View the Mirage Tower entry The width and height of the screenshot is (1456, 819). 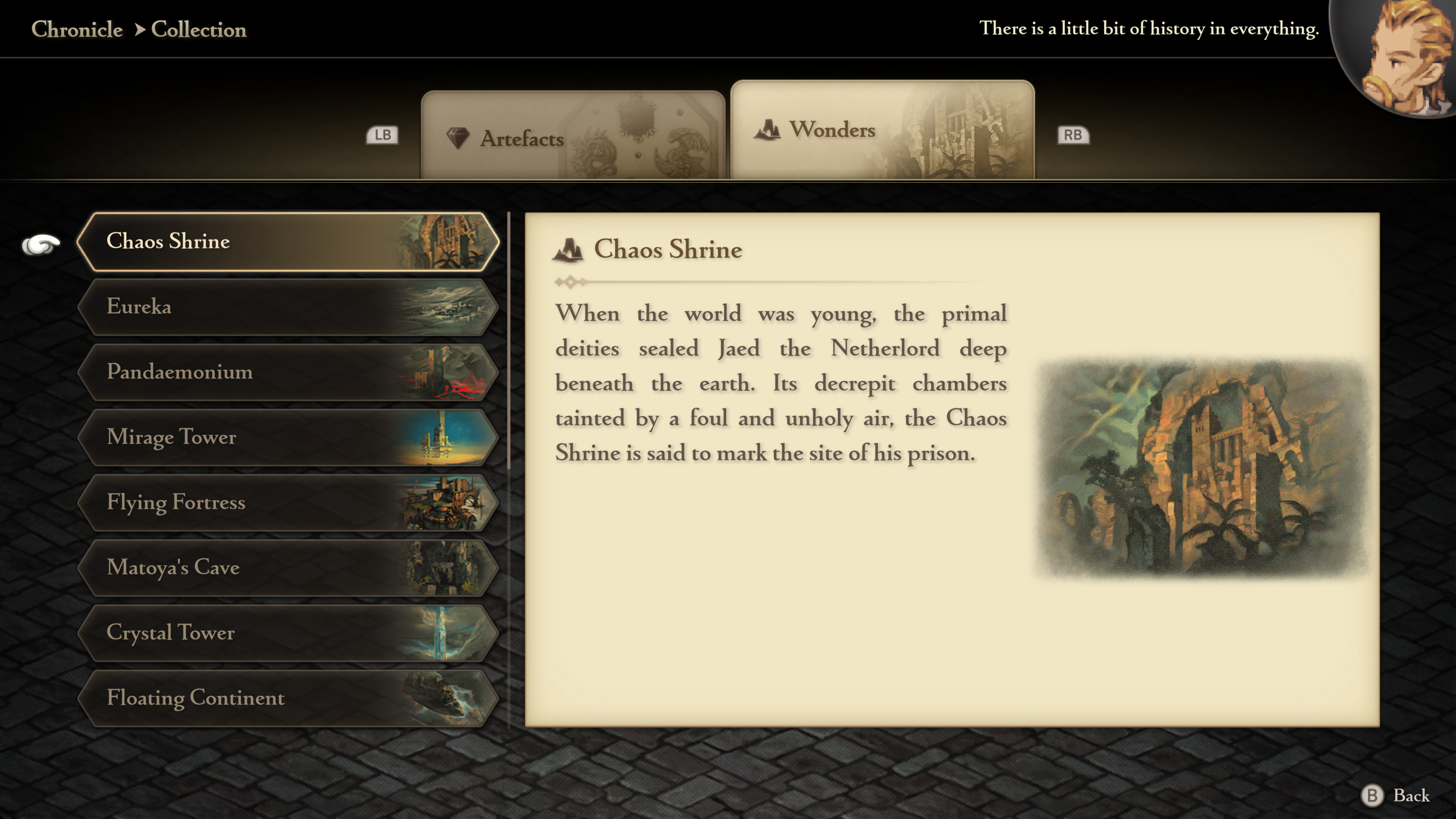tap(288, 437)
